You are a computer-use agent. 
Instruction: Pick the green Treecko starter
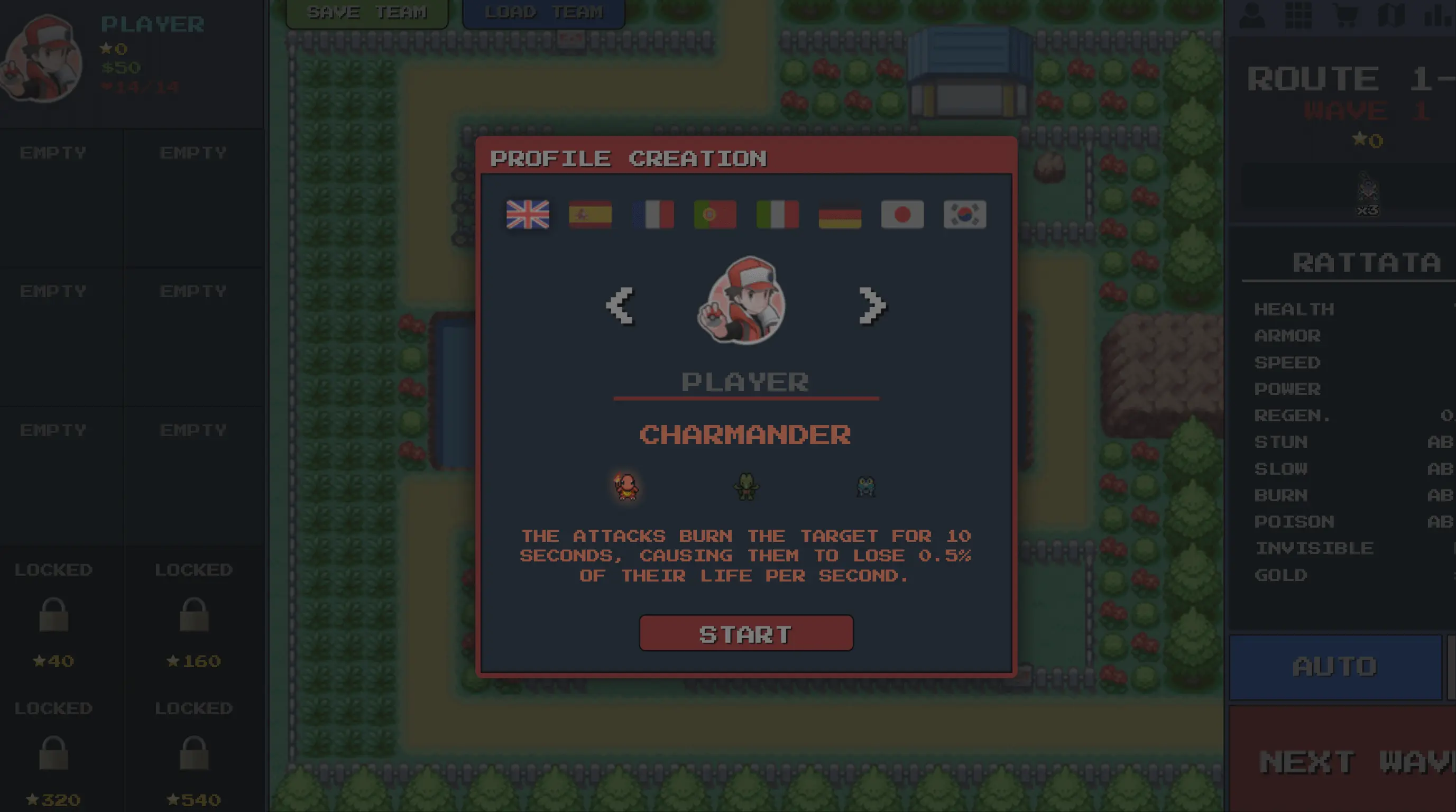tap(746, 486)
